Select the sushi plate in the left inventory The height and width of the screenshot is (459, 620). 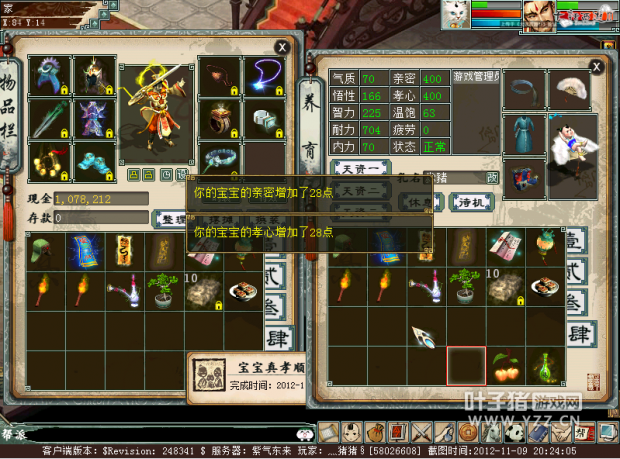point(239,288)
